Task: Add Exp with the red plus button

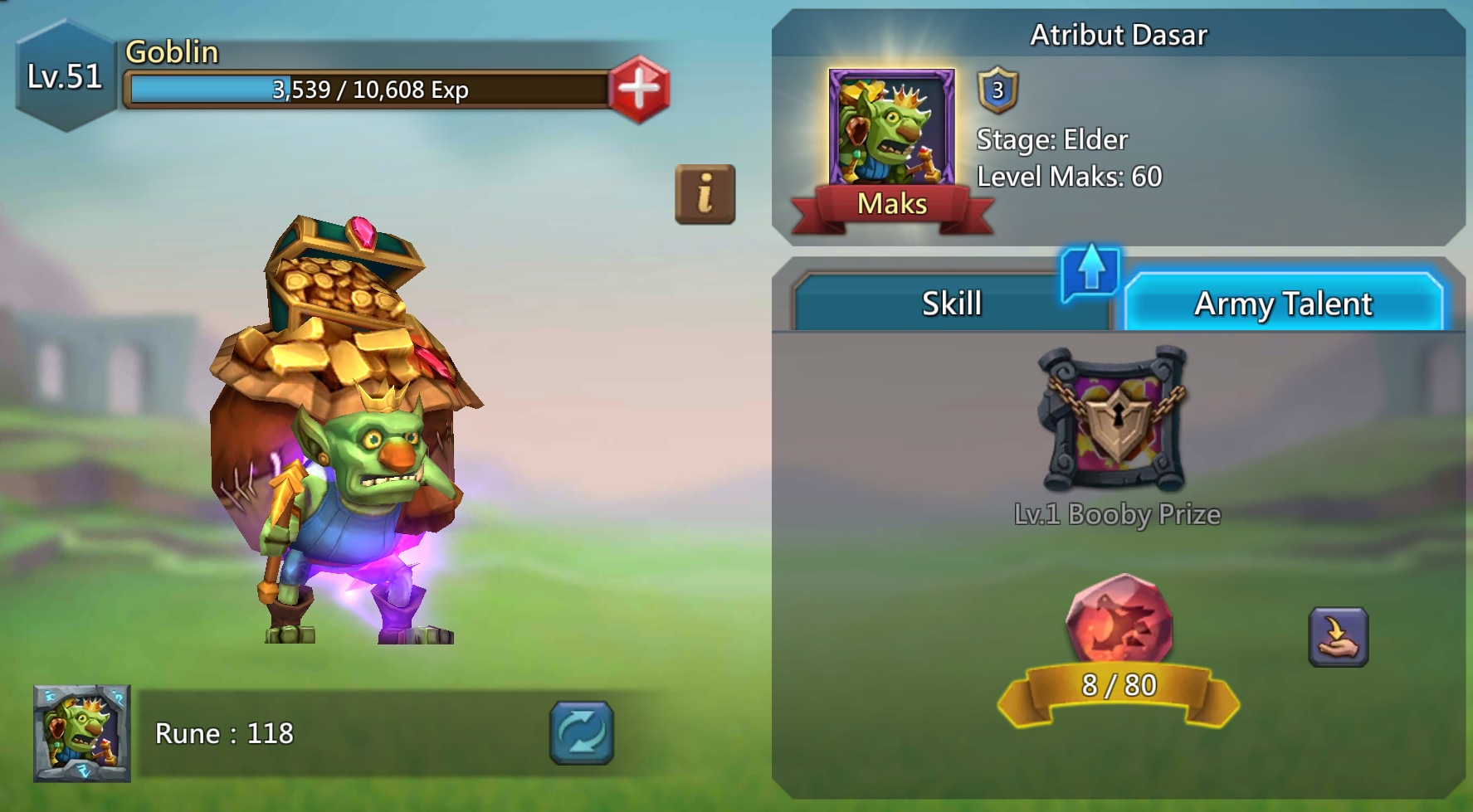Action: (x=638, y=89)
